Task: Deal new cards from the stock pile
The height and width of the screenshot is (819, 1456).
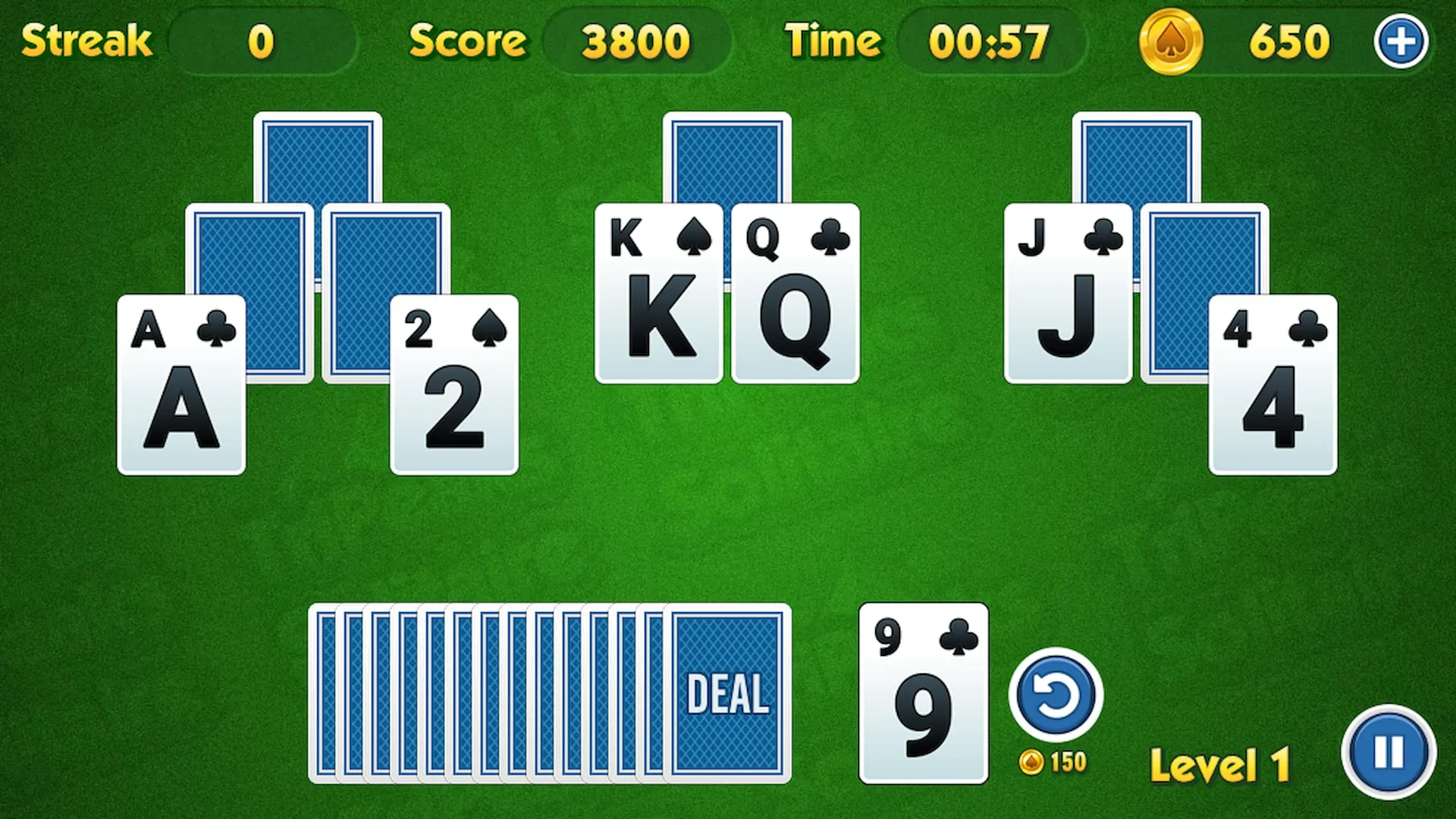Action: pyautogui.click(x=726, y=694)
